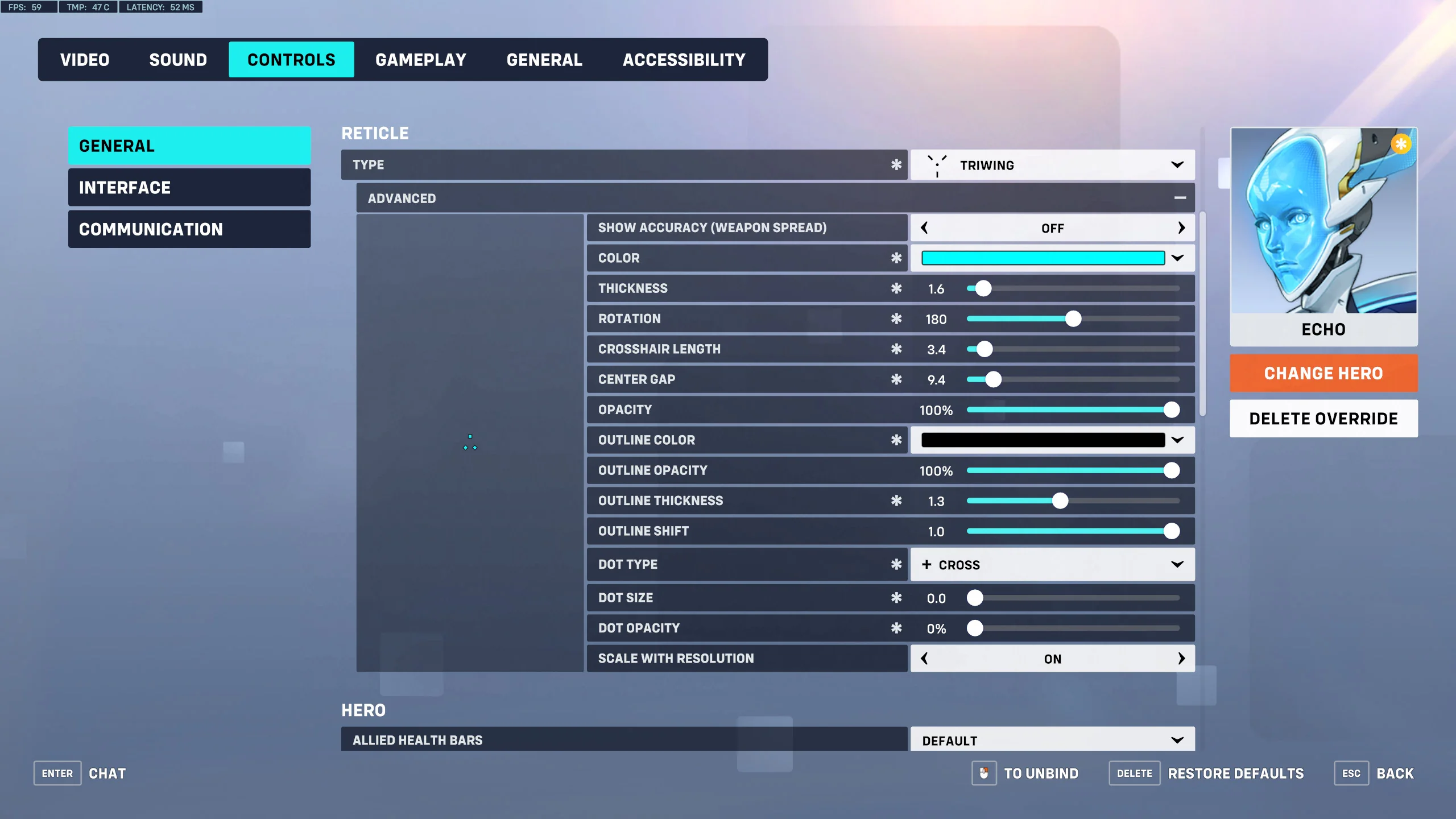Collapse the Advanced reticle section

(1180, 198)
